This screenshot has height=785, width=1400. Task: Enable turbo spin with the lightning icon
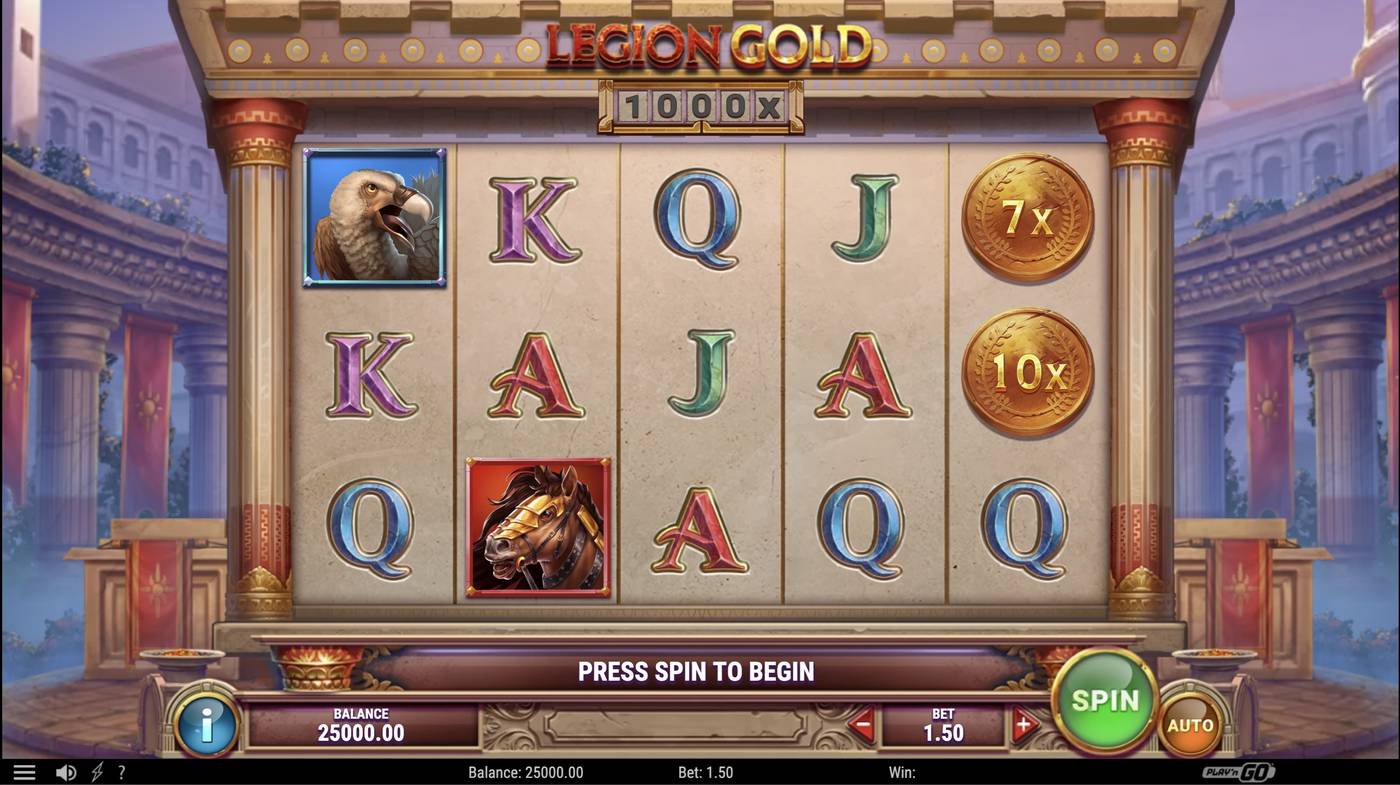96,771
